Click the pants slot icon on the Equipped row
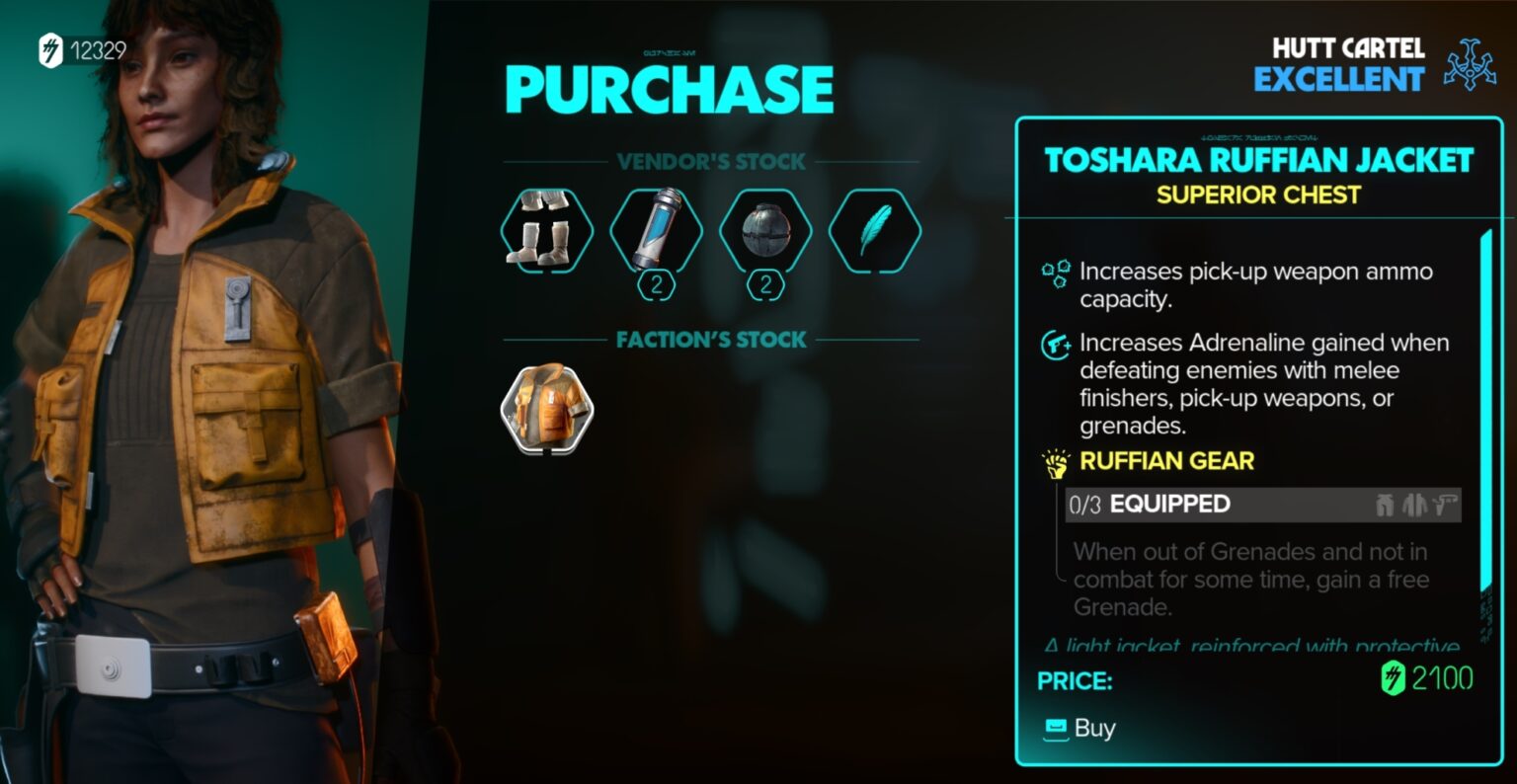1517x784 pixels. tap(1385, 505)
